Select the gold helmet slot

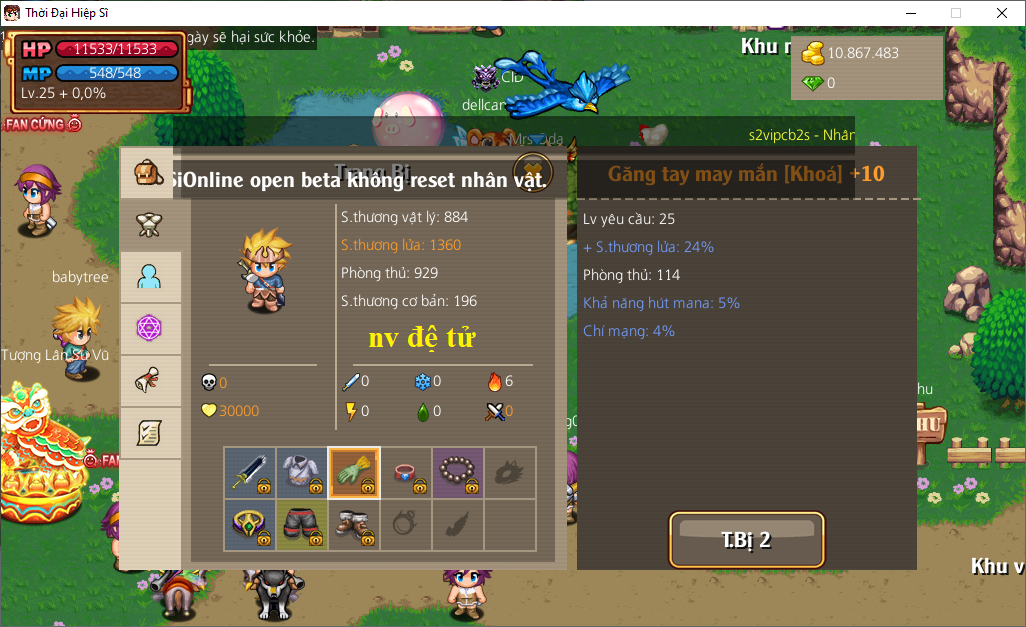click(250, 524)
